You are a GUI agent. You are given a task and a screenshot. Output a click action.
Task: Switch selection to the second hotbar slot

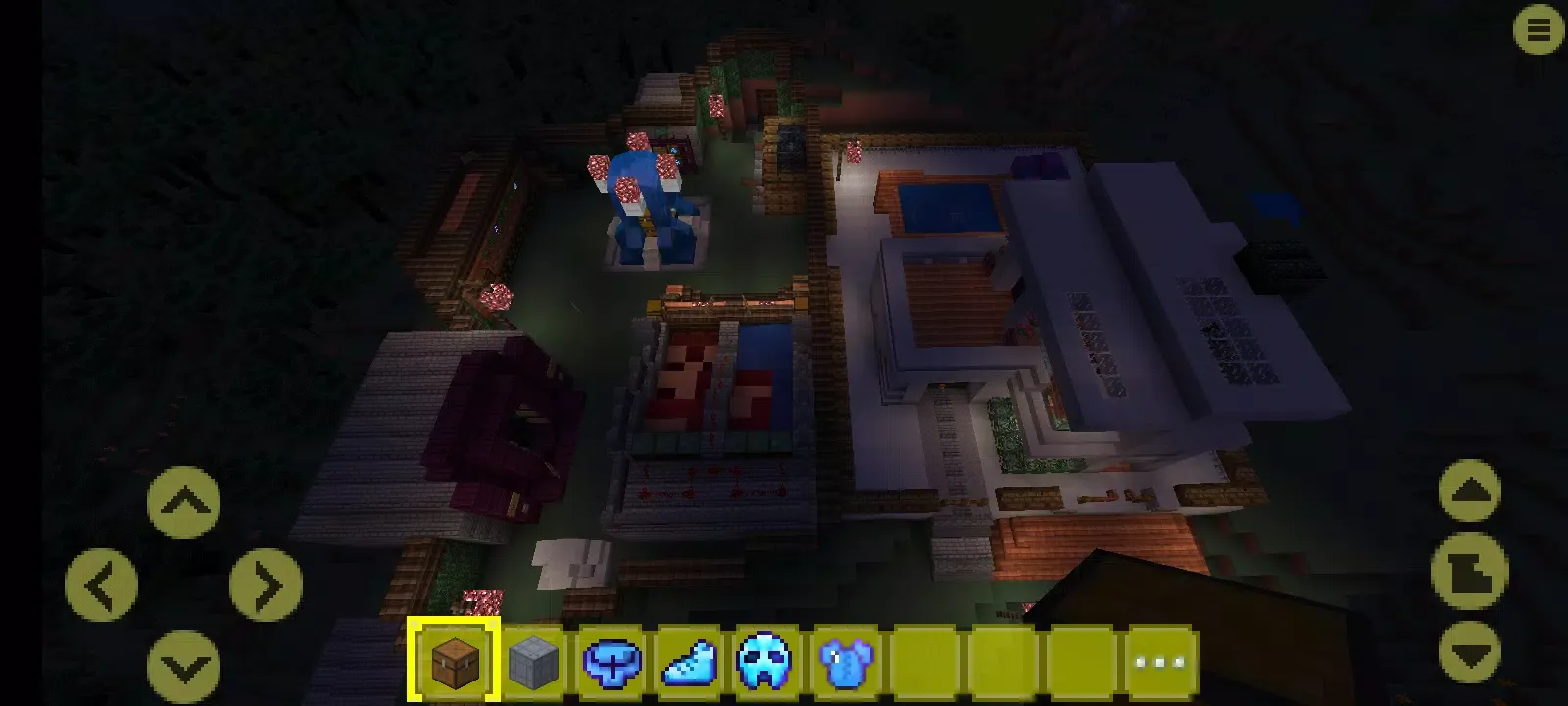(533, 657)
